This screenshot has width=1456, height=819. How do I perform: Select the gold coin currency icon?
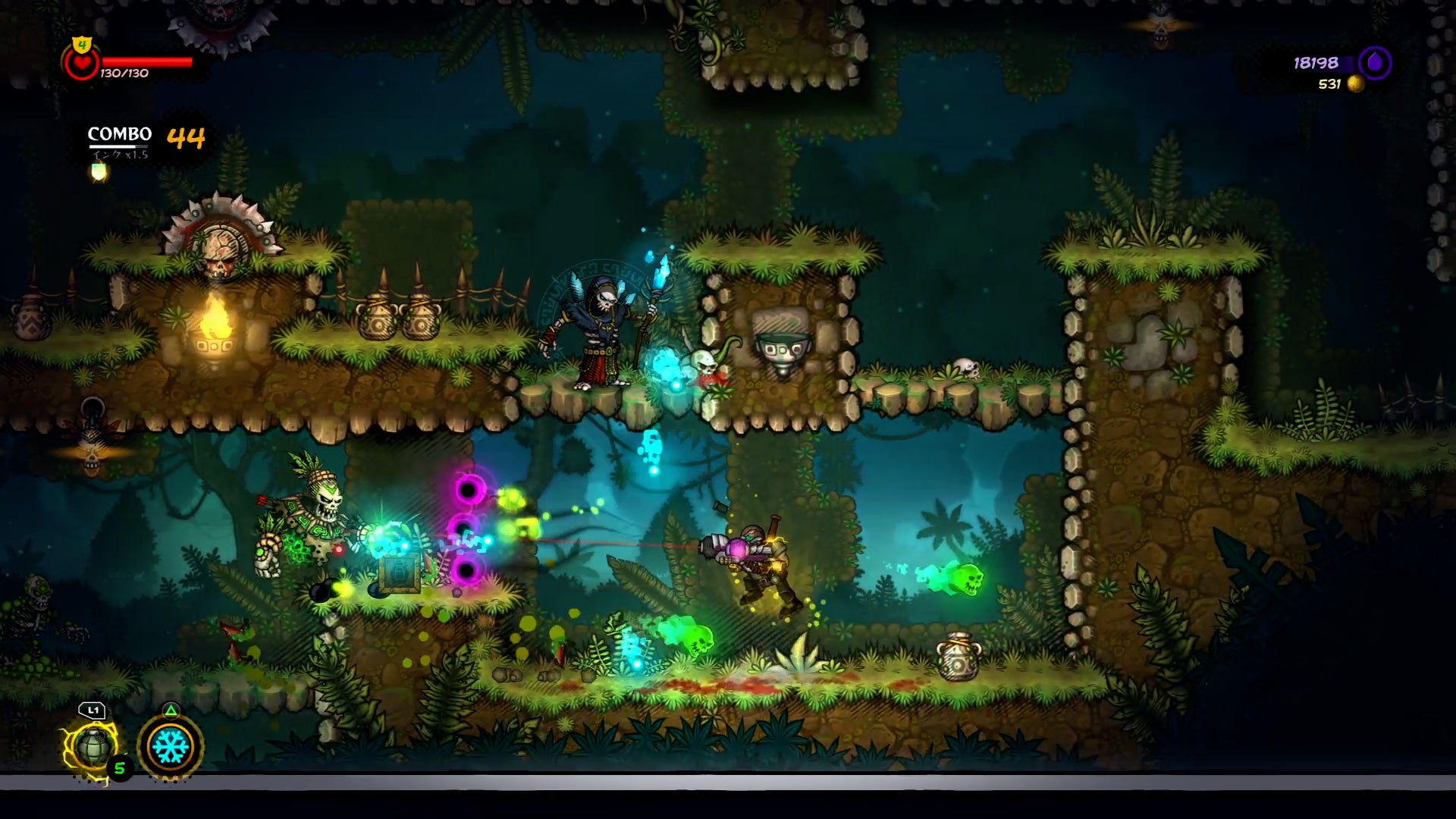tap(1355, 84)
